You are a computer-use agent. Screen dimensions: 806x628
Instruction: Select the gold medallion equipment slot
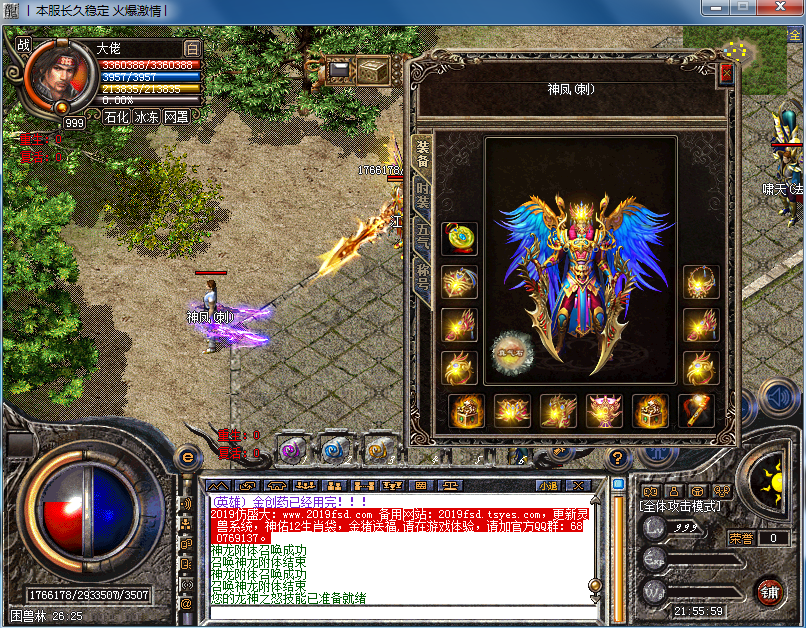pyautogui.click(x=459, y=238)
